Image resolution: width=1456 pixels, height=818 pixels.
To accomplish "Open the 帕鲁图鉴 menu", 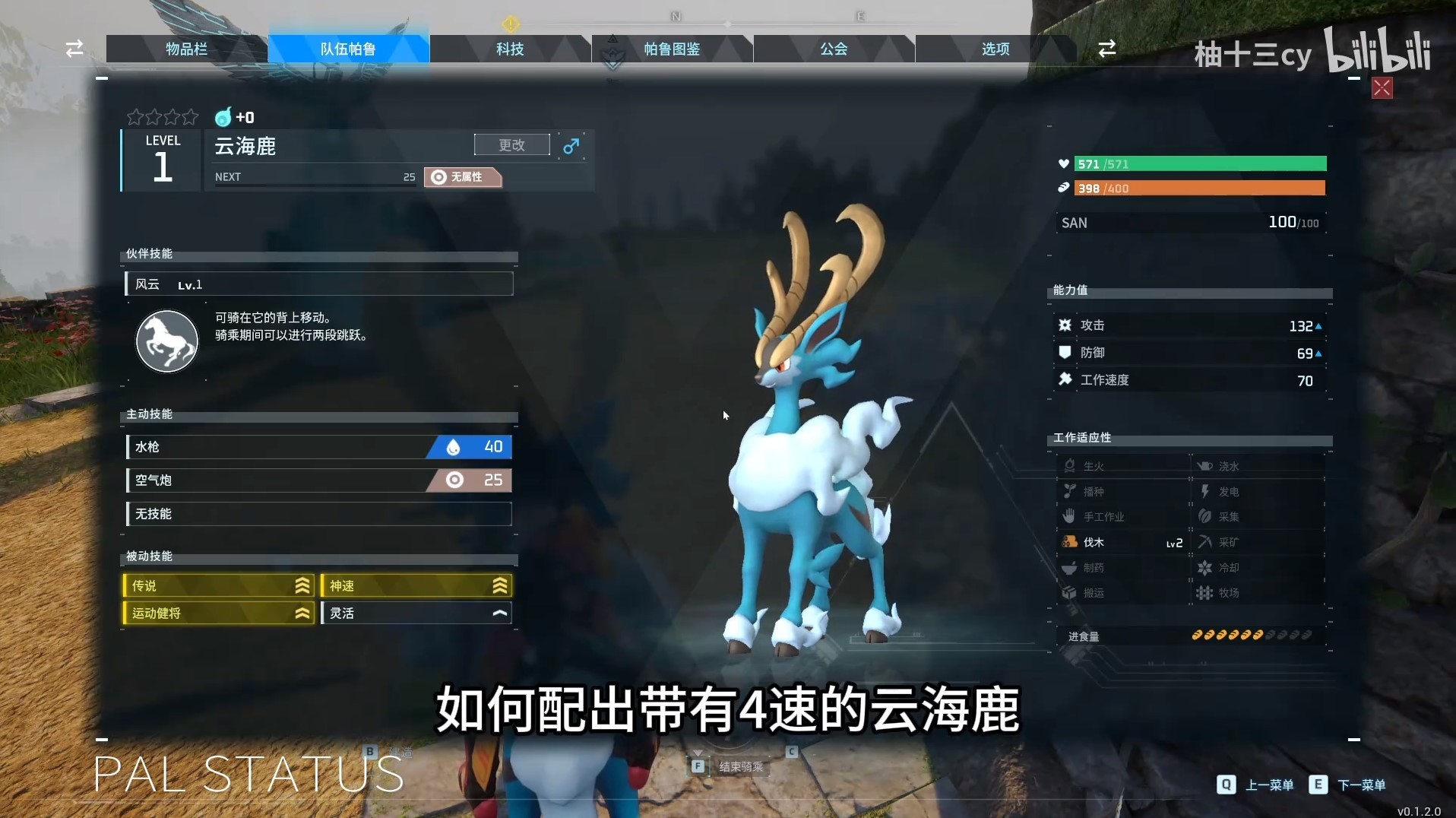I will pos(672,49).
